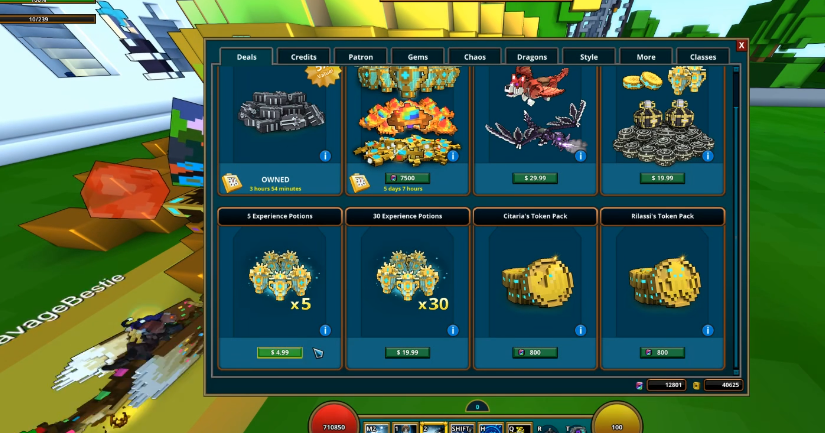Show info for Rilassi's Token Pack

(708, 330)
